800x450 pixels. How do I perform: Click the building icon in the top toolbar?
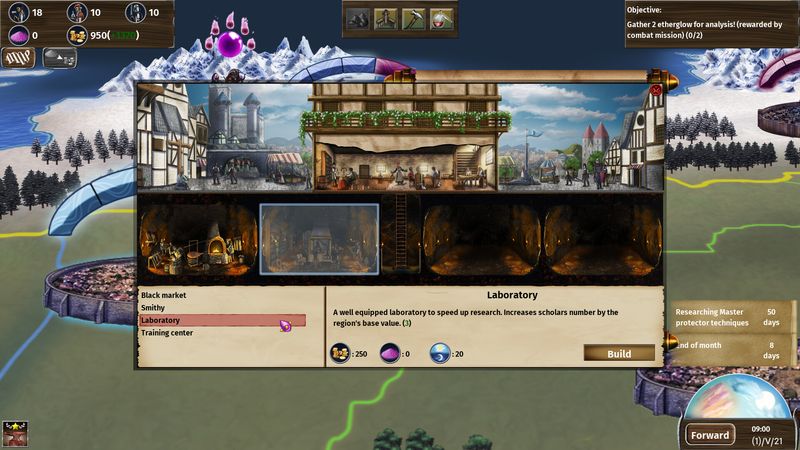(x=385, y=18)
